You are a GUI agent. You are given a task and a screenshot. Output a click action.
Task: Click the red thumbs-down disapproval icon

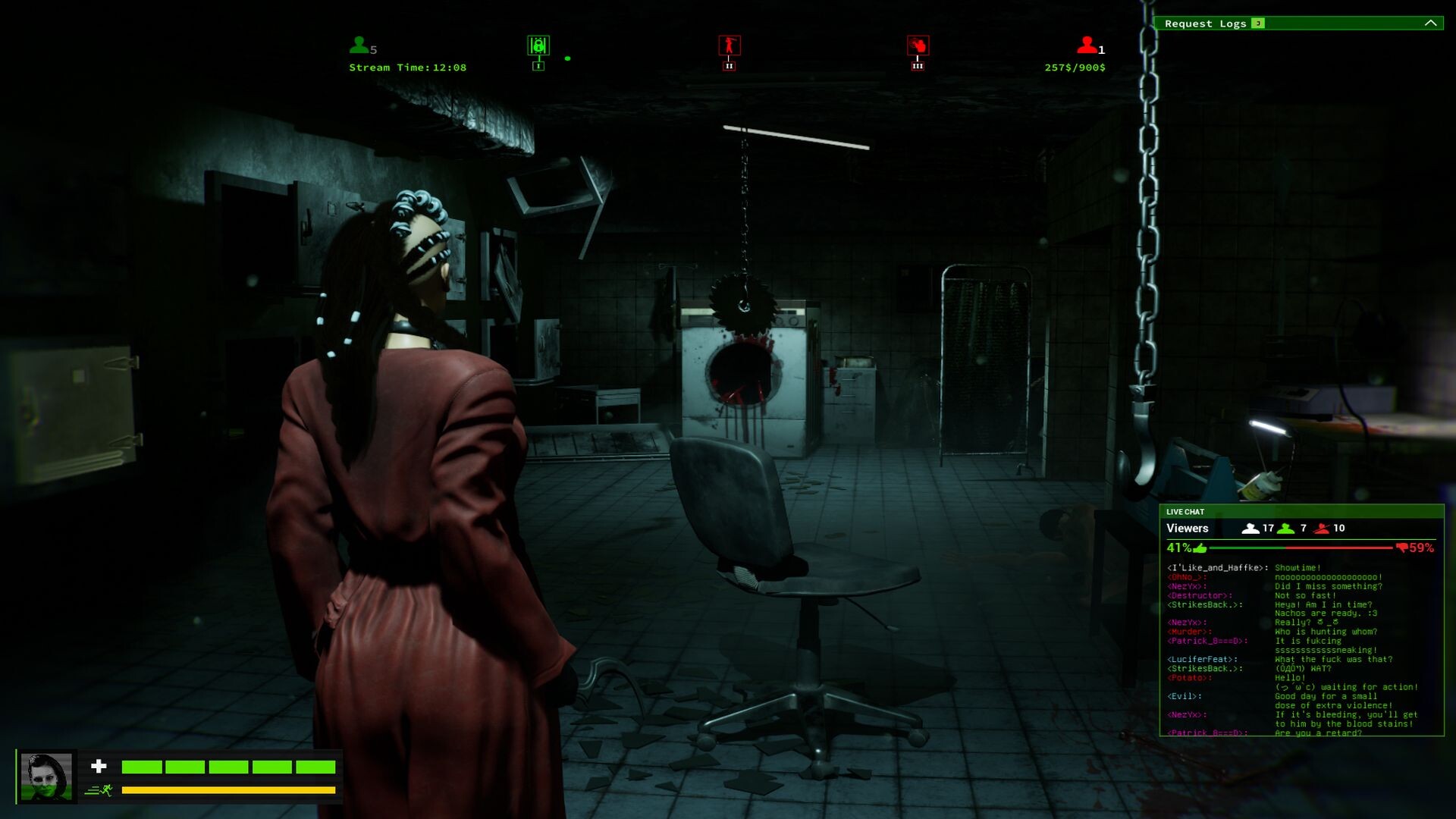tap(1401, 548)
